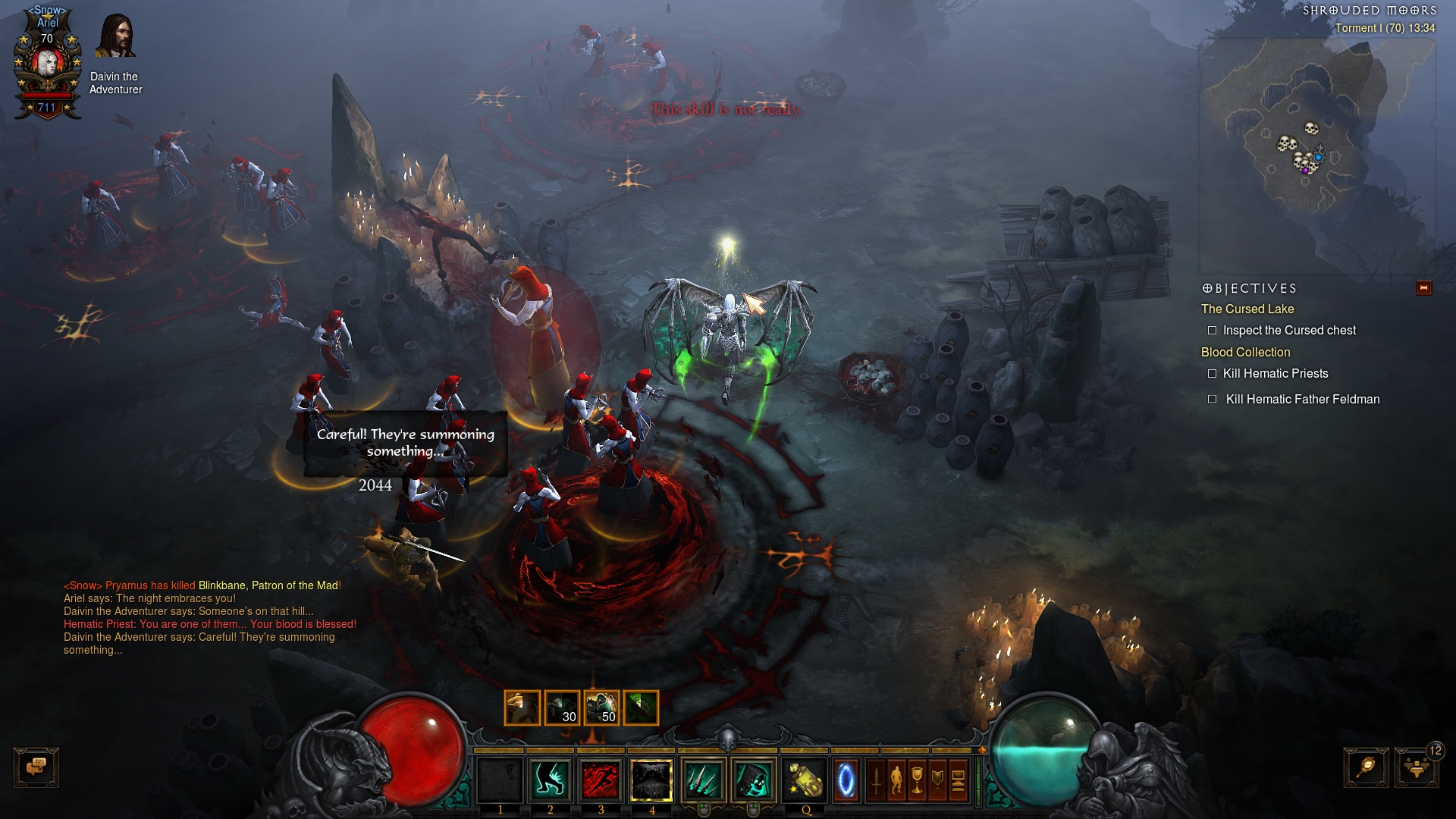
Task: Open the shield banner menu button
Action: [x=937, y=780]
